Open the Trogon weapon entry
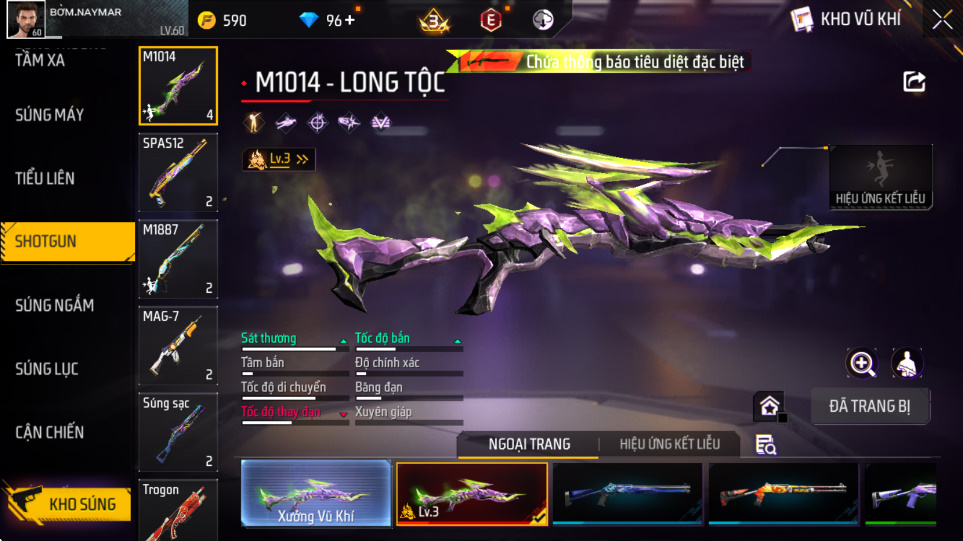Image resolution: width=963 pixels, height=541 pixels. 178,510
